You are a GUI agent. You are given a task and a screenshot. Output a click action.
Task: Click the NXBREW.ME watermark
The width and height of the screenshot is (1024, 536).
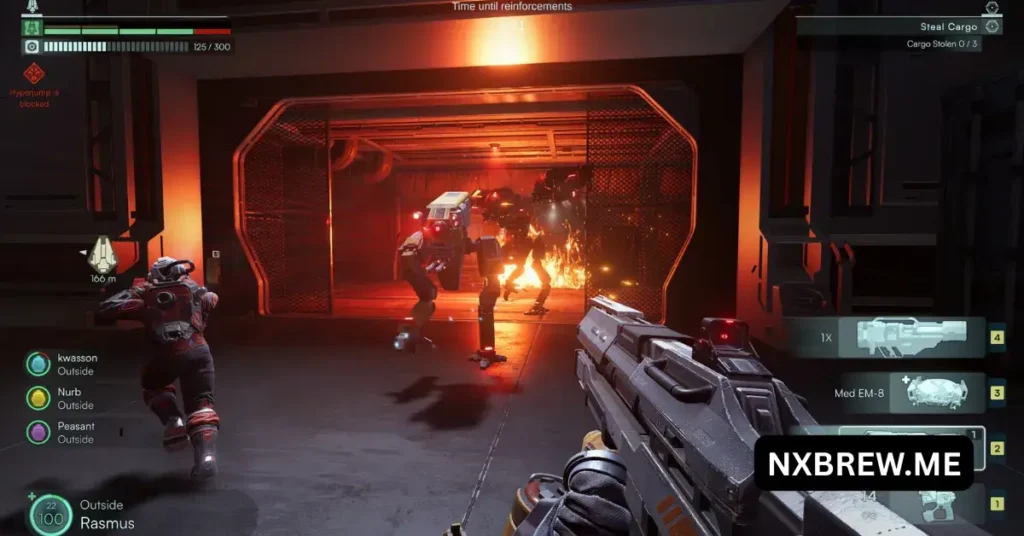click(863, 463)
